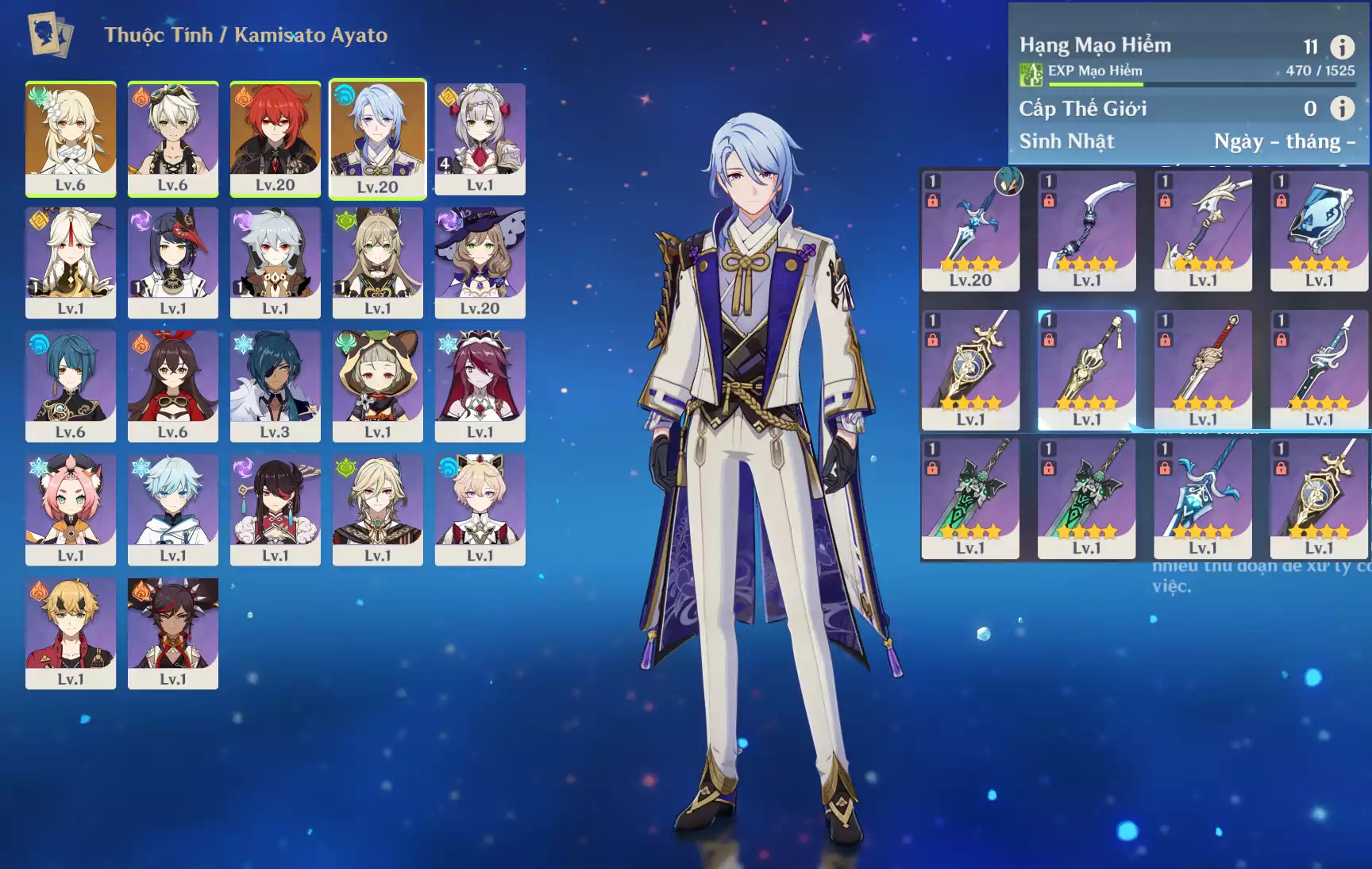Pick Xinyan's character portrait
This screenshot has width=1372, height=869.
click(172, 633)
